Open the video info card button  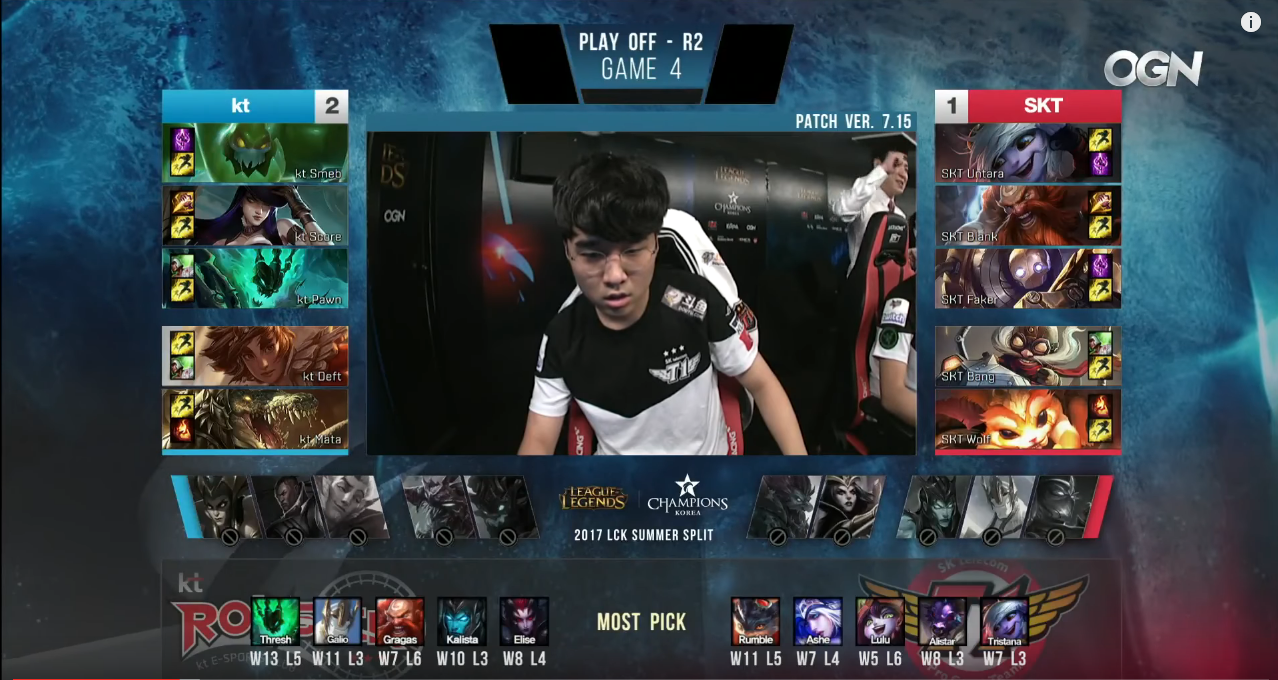coord(1251,22)
